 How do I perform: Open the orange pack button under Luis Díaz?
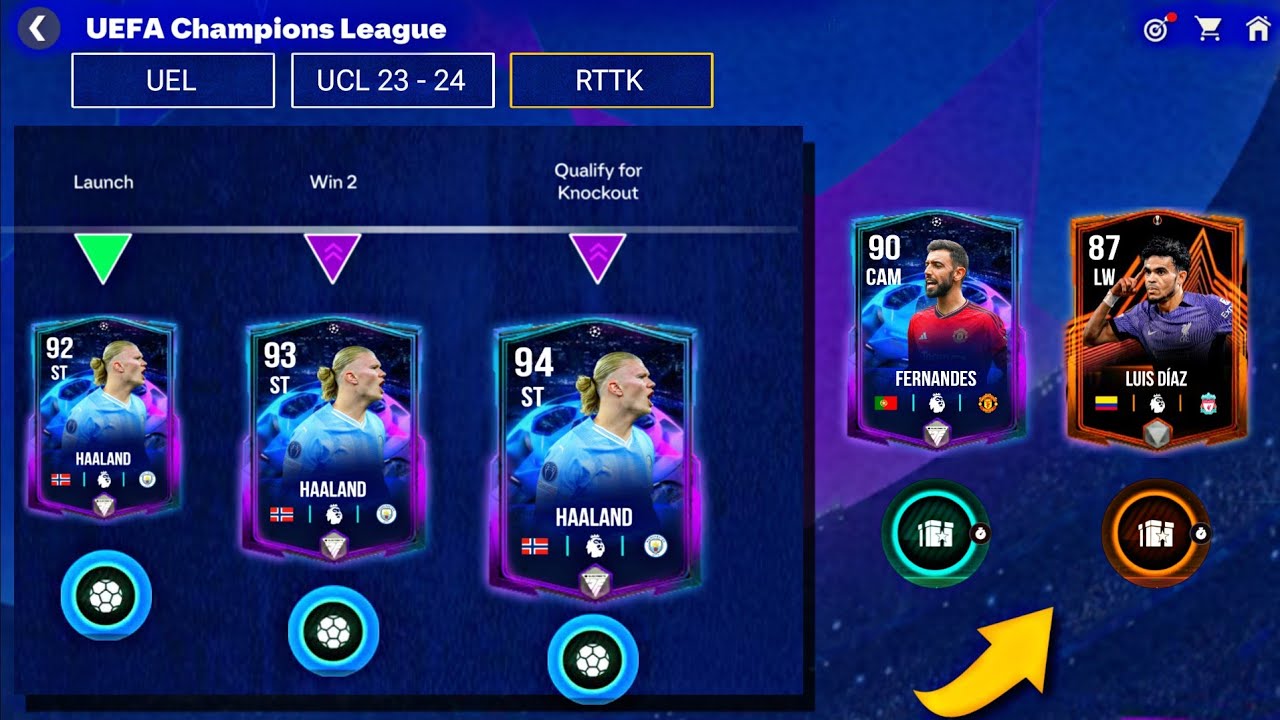click(x=1155, y=533)
